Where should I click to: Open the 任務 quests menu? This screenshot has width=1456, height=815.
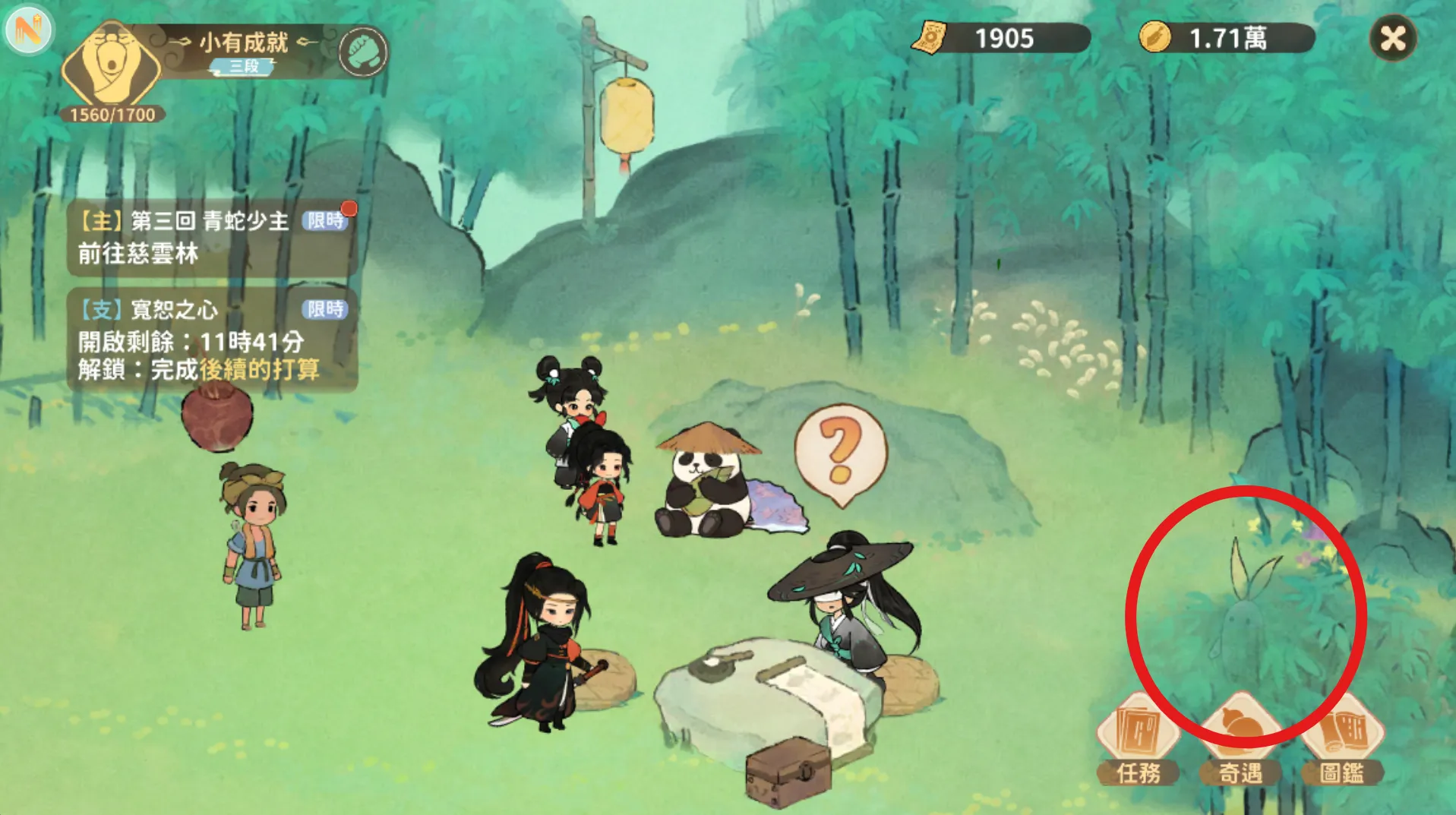(1138, 741)
